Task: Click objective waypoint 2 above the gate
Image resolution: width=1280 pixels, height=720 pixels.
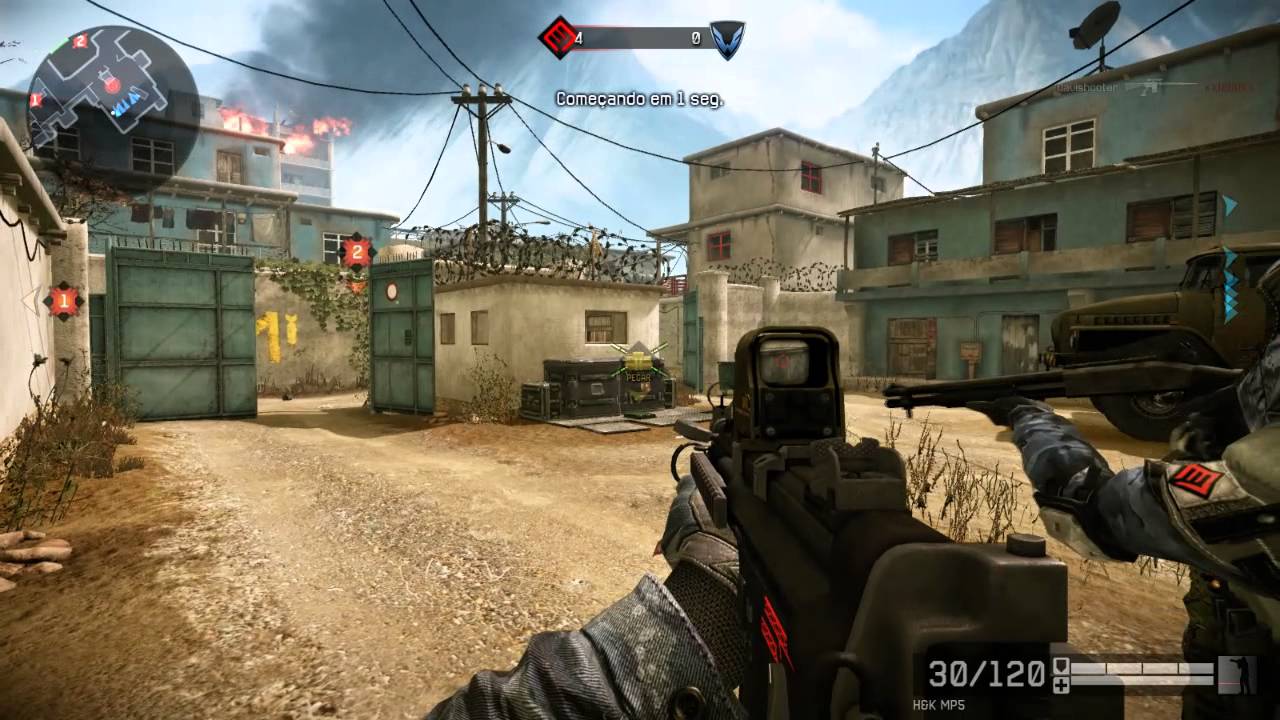Action: [356, 252]
